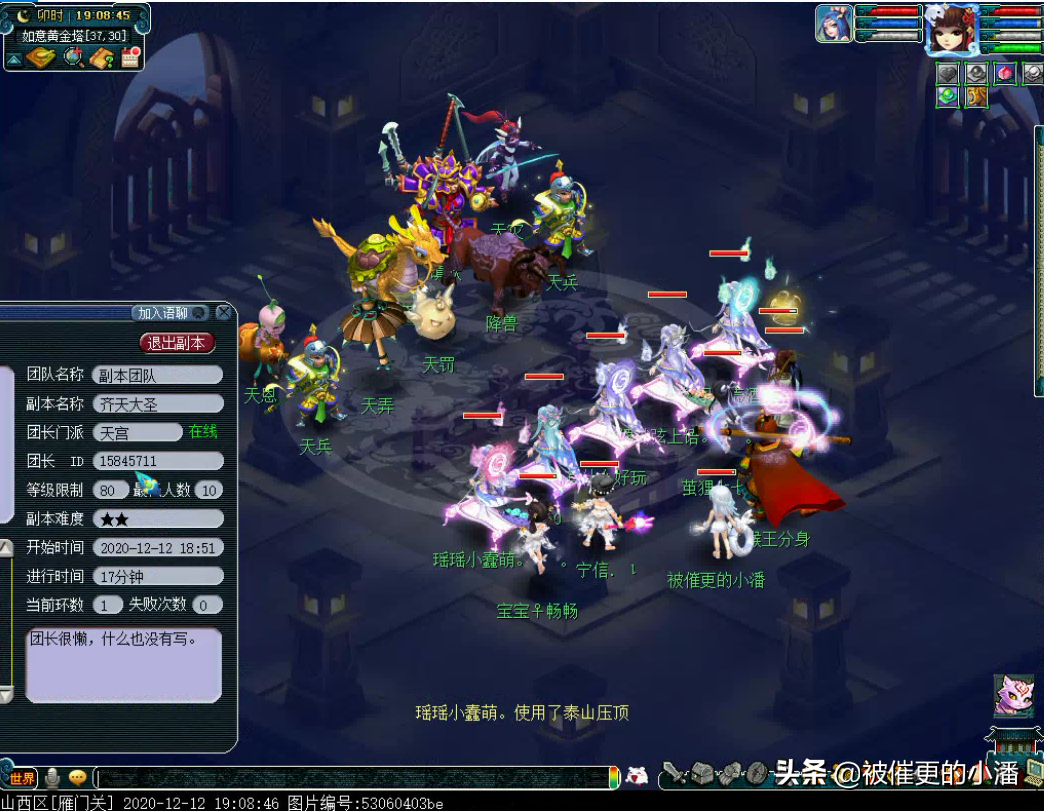Collapse the top-left panel with arrow button
The image size is (1044, 811).
pyautogui.click(x=14, y=59)
